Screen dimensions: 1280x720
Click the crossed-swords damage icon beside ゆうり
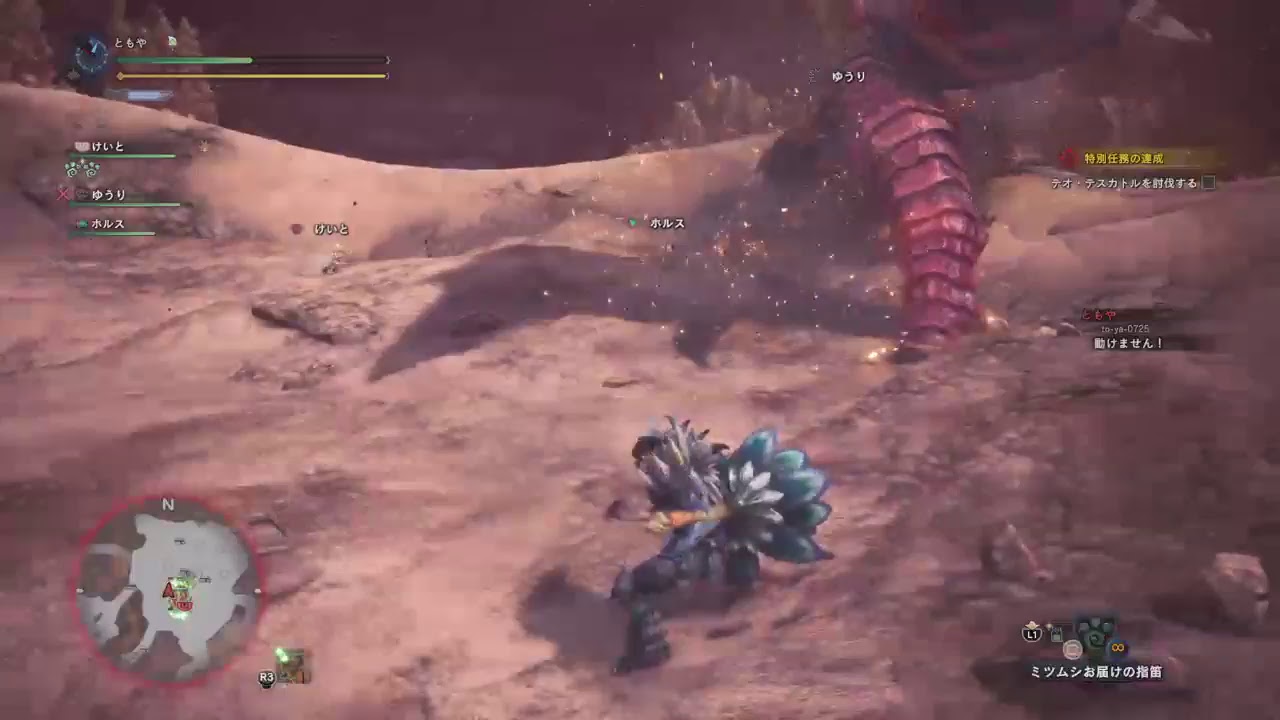pos(63,195)
